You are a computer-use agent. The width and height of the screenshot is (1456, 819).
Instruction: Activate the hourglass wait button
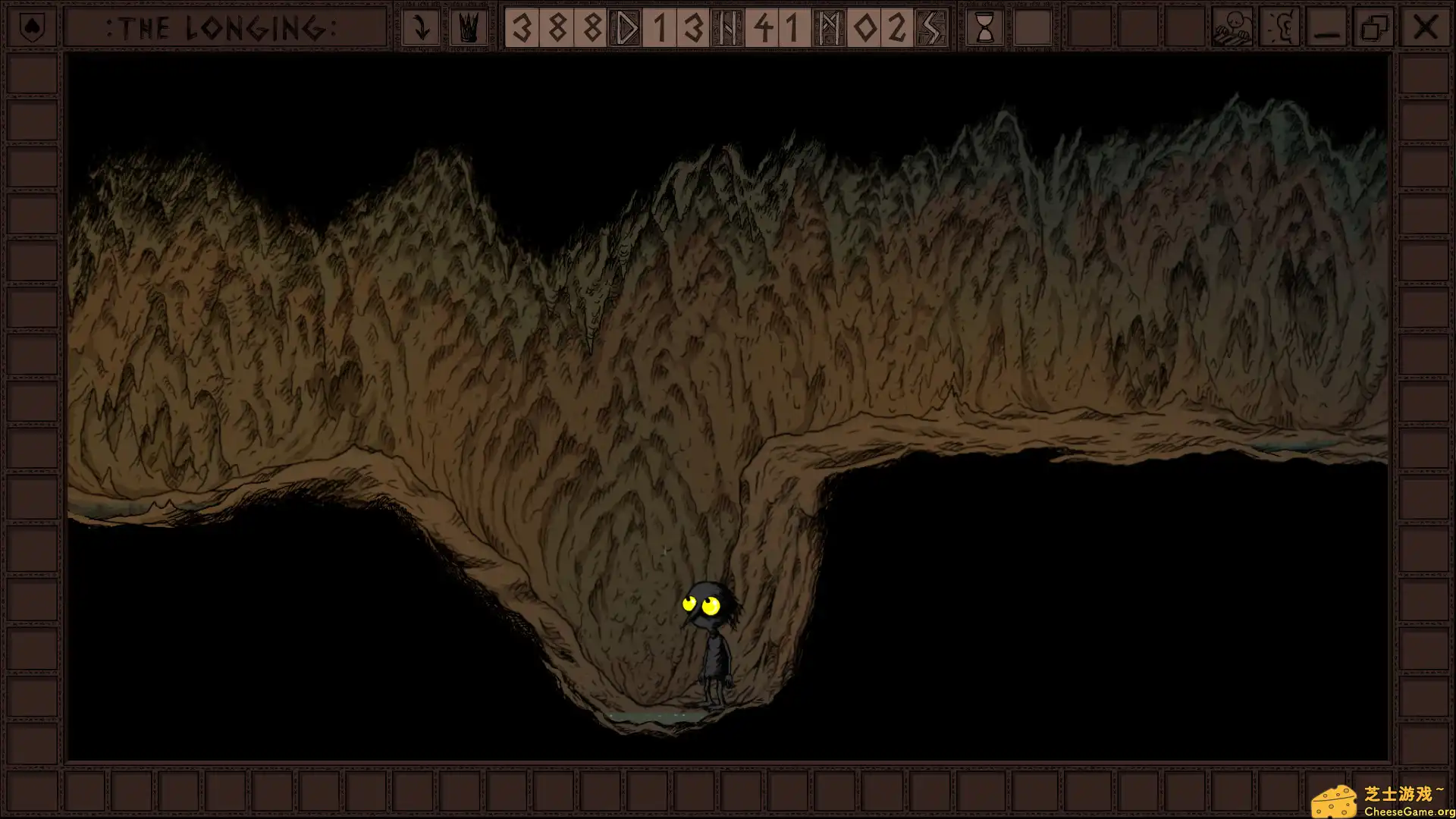[984, 28]
